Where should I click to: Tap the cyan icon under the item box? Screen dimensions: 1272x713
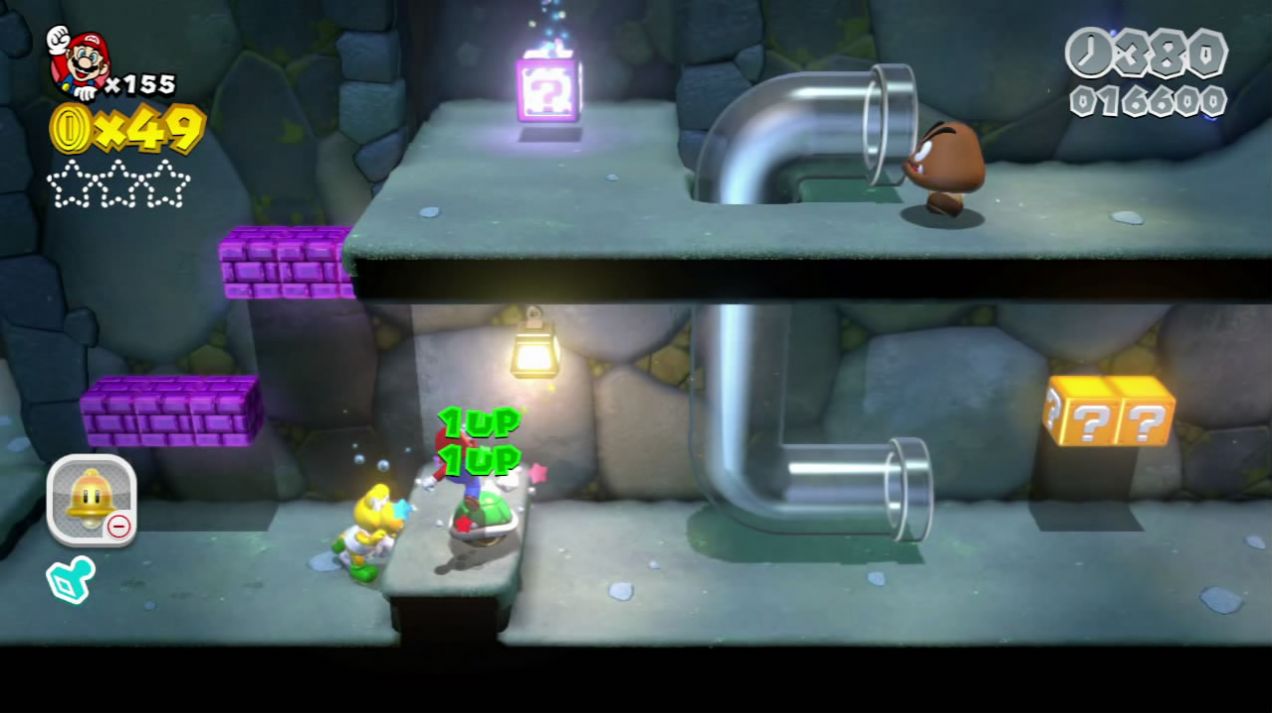pos(71,579)
